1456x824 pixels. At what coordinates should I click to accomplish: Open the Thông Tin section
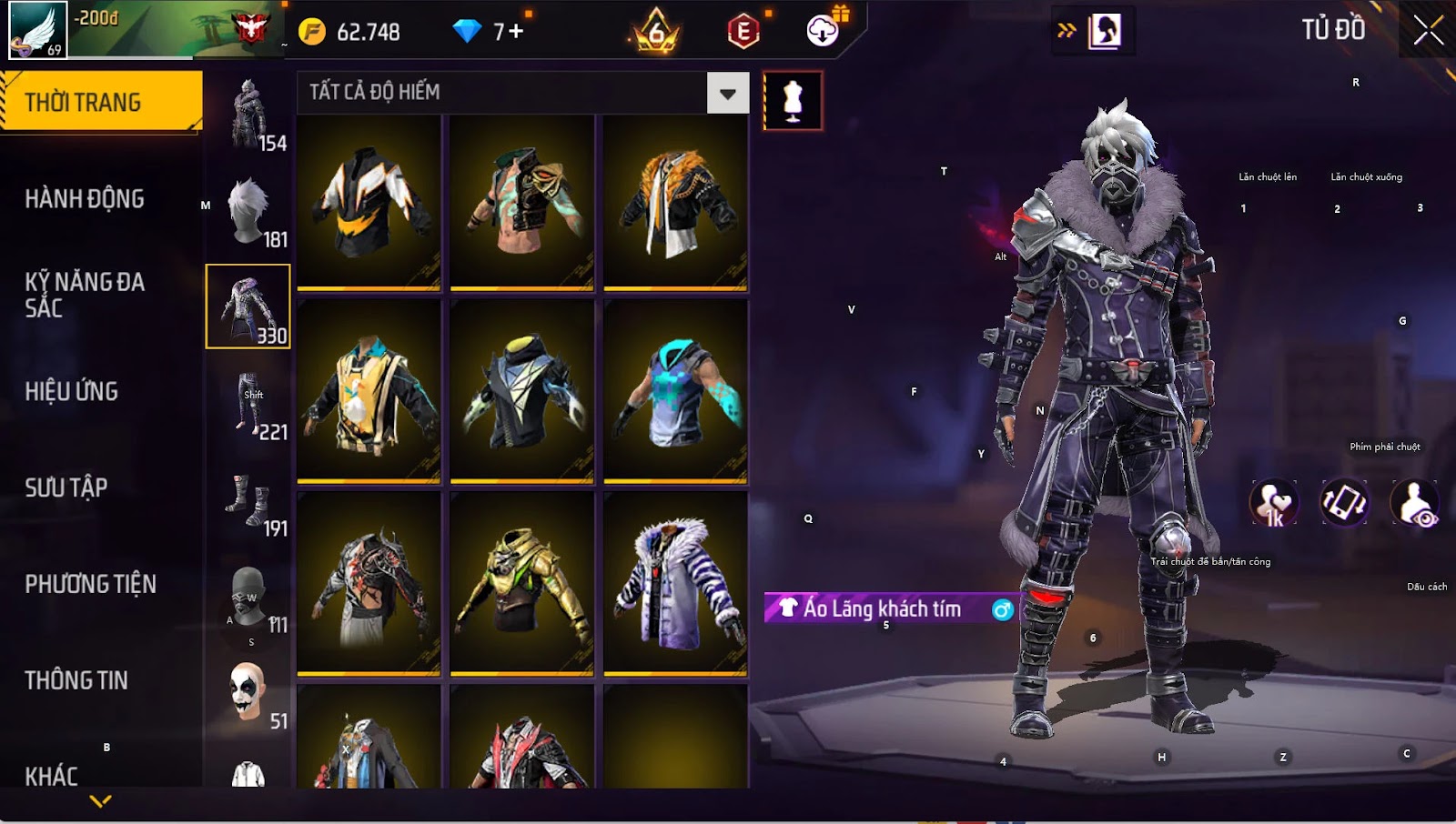click(x=76, y=680)
